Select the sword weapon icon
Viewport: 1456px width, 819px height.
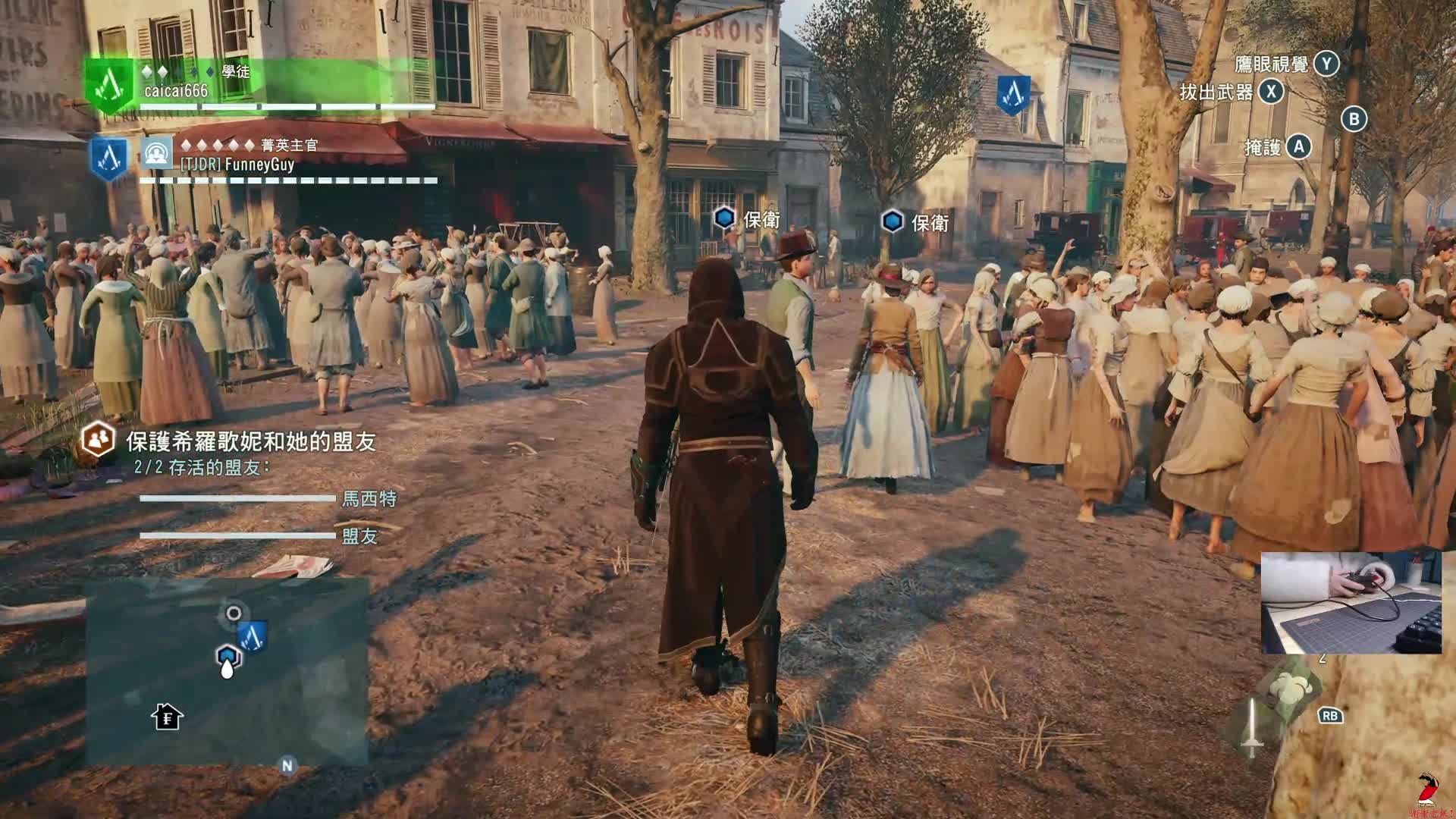[x=1252, y=728]
